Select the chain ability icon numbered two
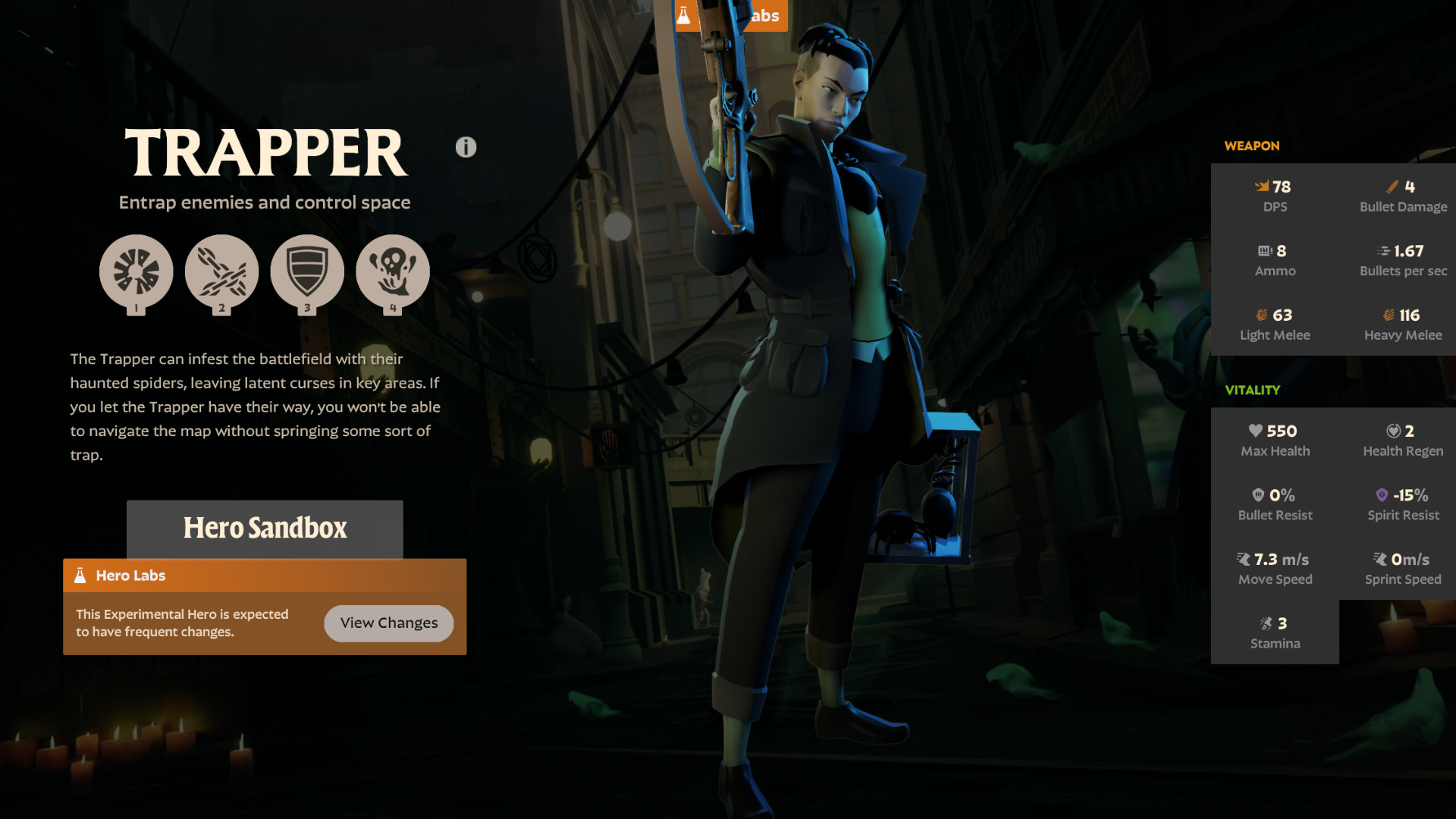This screenshot has width=1456, height=819. [221, 271]
